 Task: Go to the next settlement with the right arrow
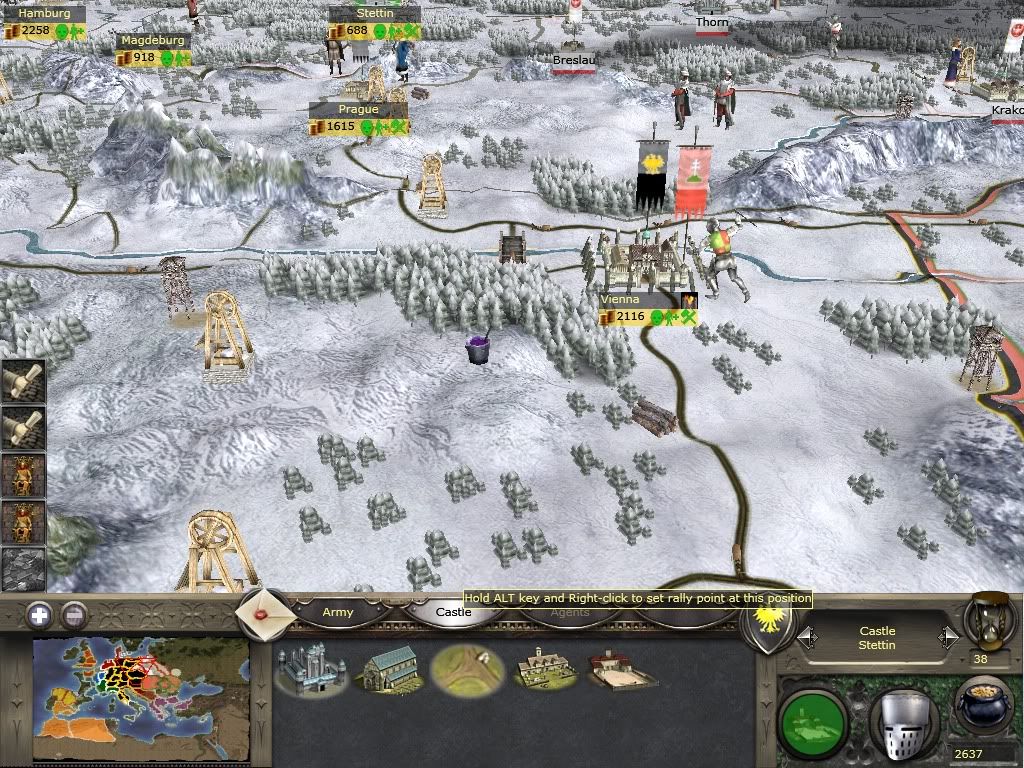(947, 637)
